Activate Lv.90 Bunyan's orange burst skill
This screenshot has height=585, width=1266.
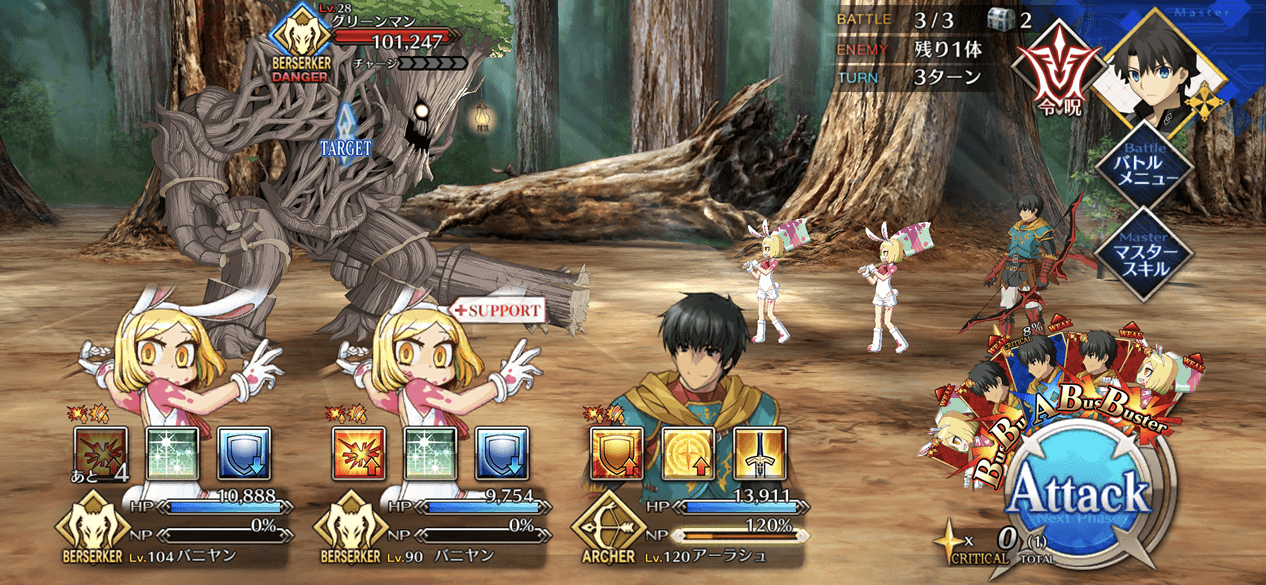358,452
